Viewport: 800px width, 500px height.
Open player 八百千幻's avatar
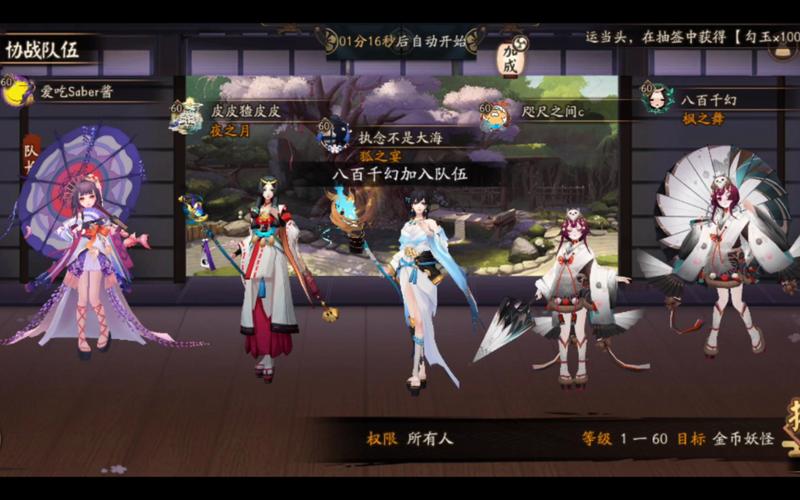[x=656, y=98]
